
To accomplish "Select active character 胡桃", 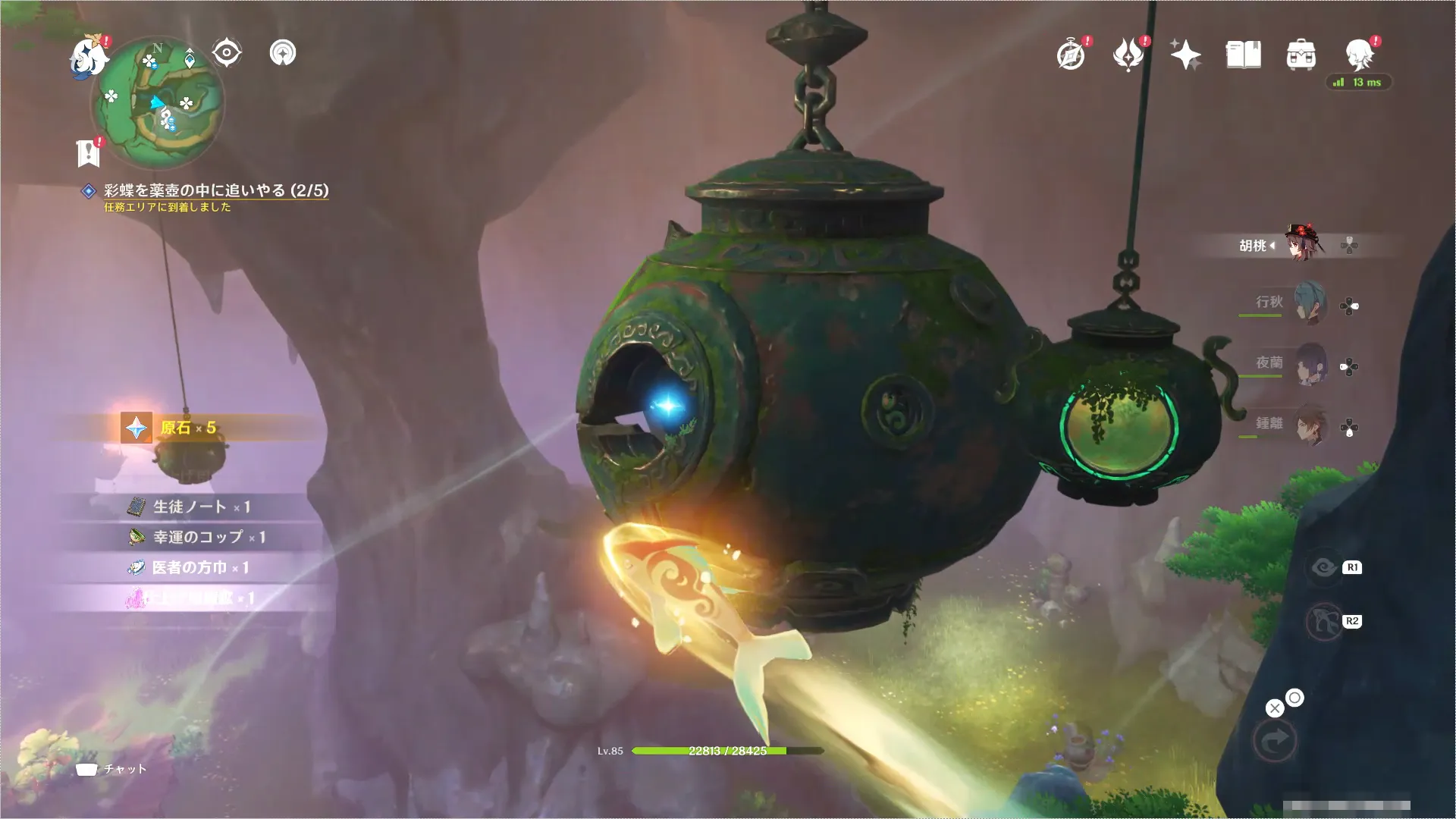I will pyautogui.click(x=1301, y=244).
